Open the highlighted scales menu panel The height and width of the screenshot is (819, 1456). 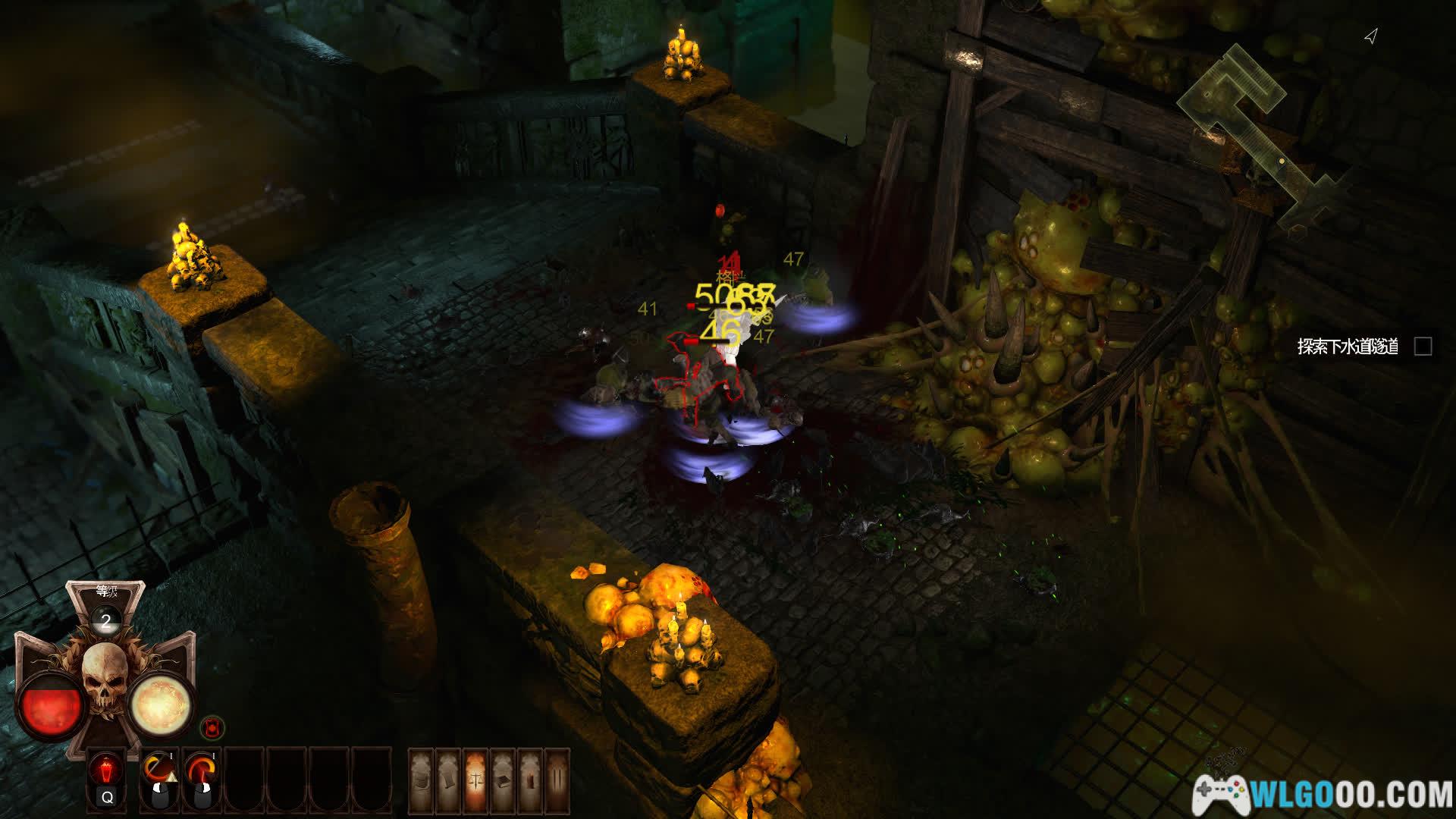coord(475,780)
